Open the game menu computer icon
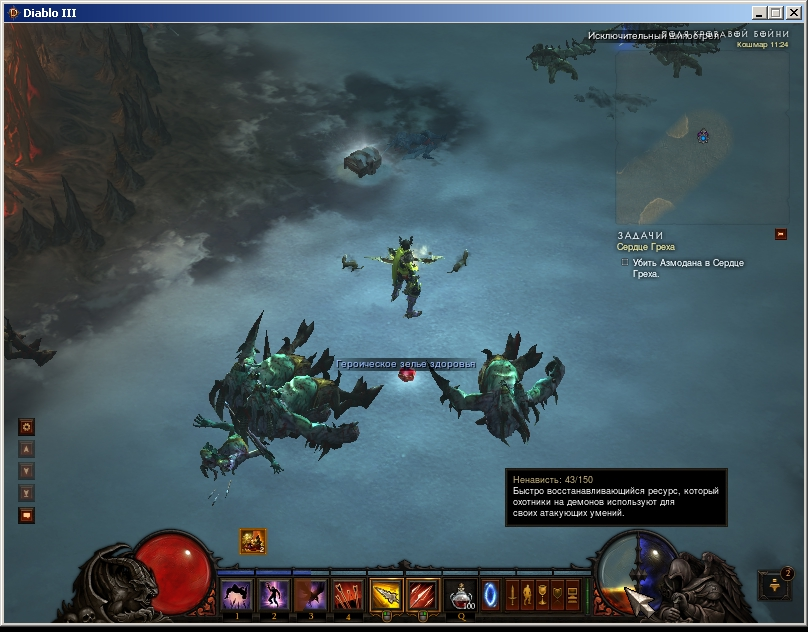808x632 pixels. click(573, 594)
